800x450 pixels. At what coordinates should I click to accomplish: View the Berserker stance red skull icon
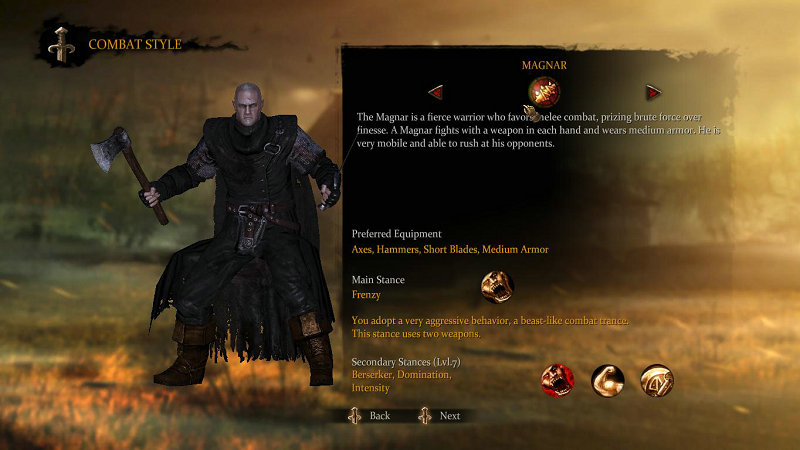[557, 379]
